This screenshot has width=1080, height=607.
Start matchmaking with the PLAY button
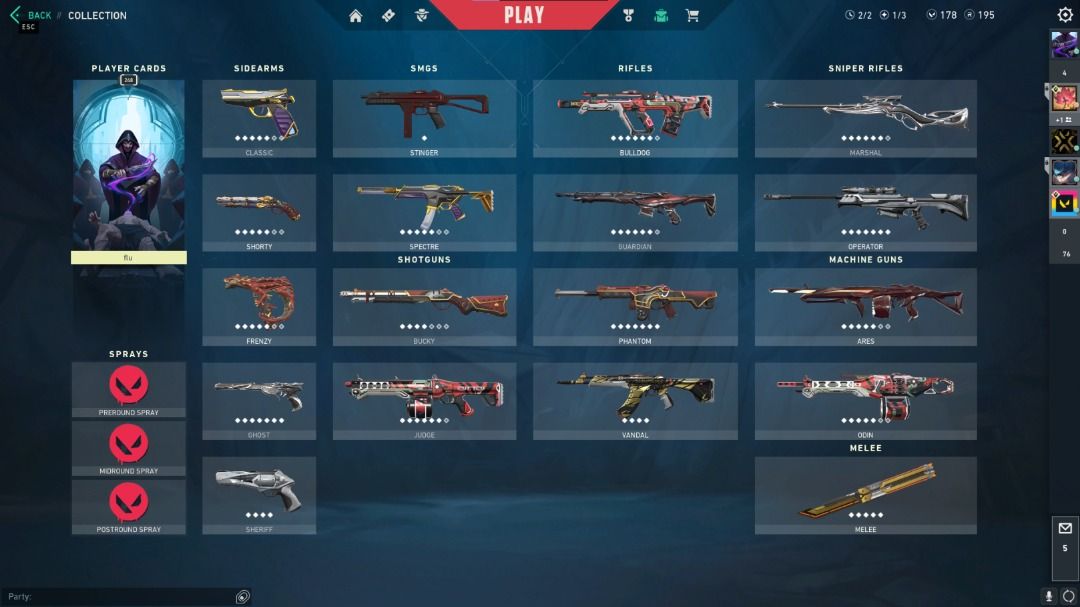[x=524, y=15]
